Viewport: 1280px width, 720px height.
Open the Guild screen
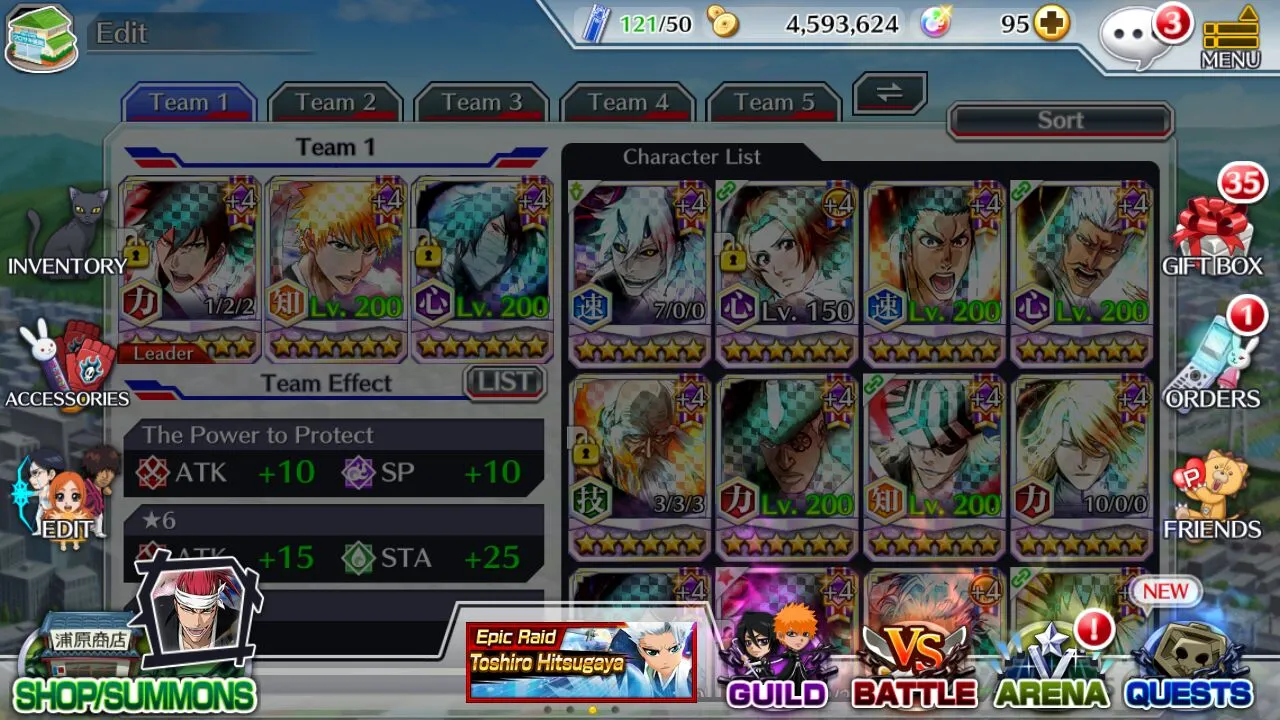coord(777,660)
